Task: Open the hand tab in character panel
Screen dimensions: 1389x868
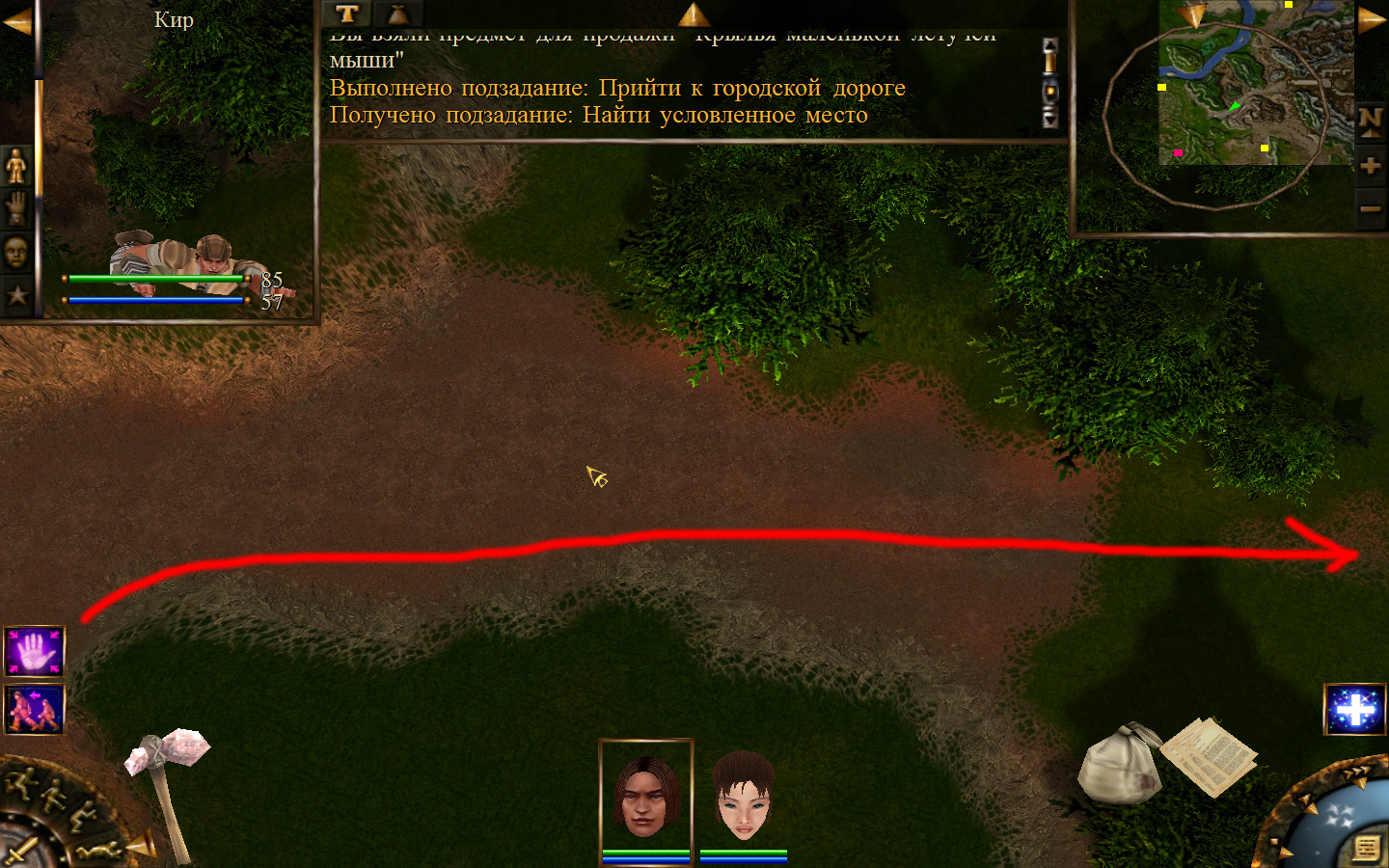Action: (x=16, y=209)
